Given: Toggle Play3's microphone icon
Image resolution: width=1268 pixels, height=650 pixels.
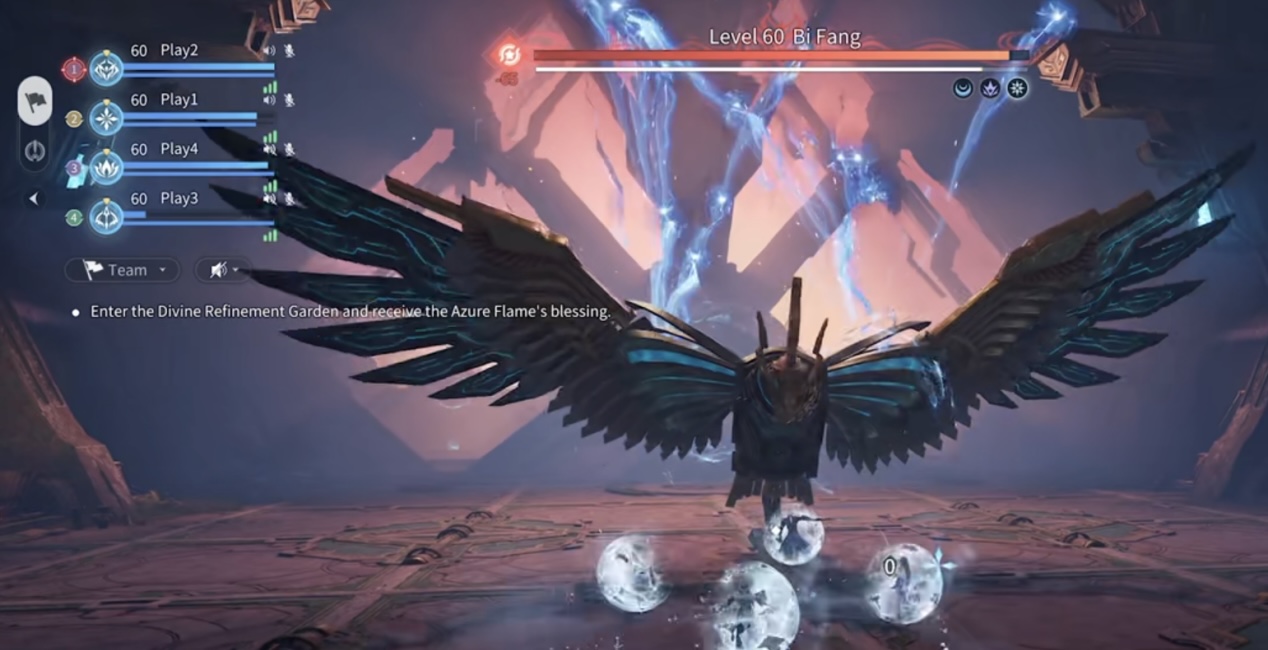Looking at the screenshot, I should pos(289,199).
